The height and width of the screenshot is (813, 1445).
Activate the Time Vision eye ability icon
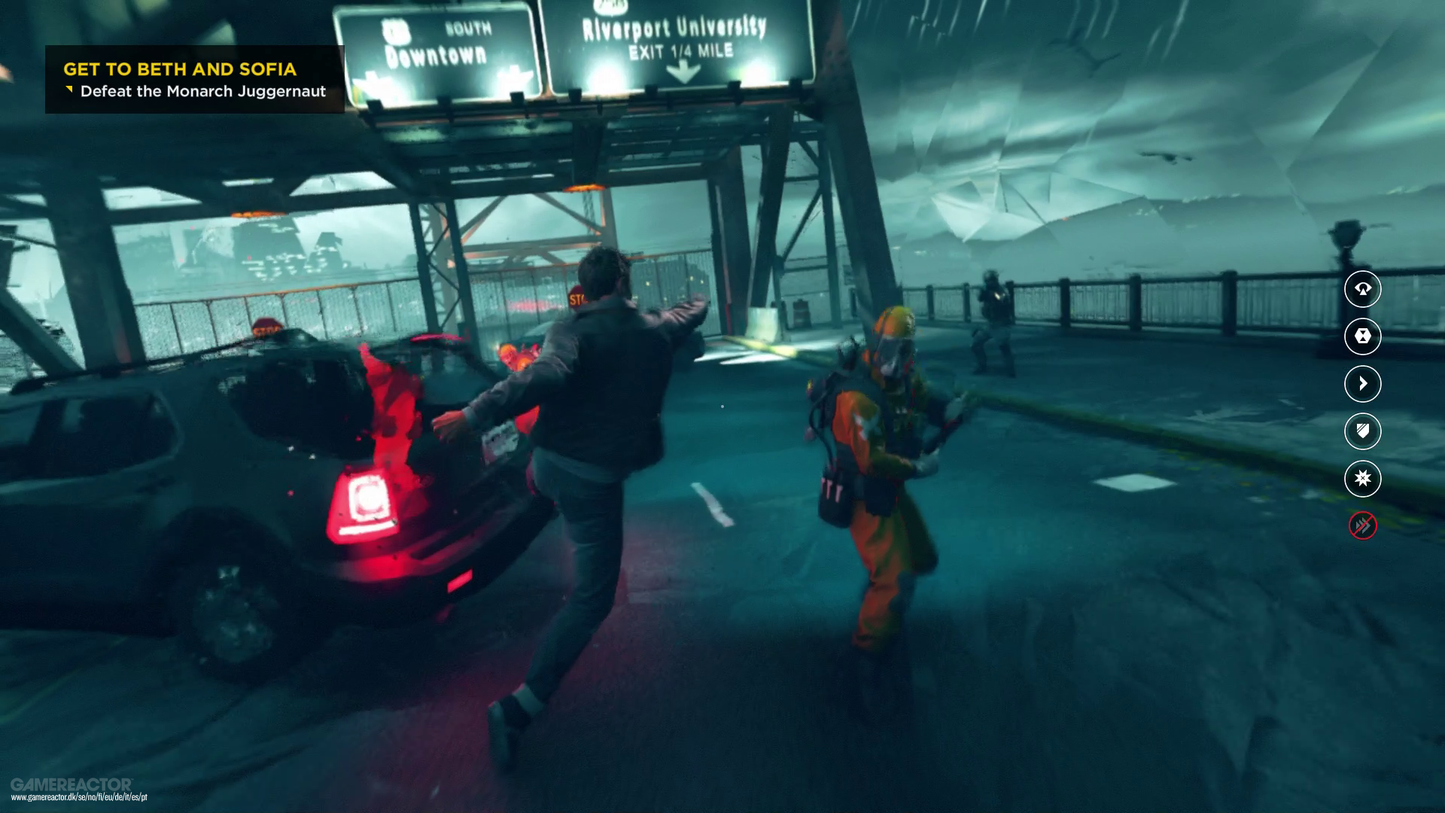[x=1362, y=289]
